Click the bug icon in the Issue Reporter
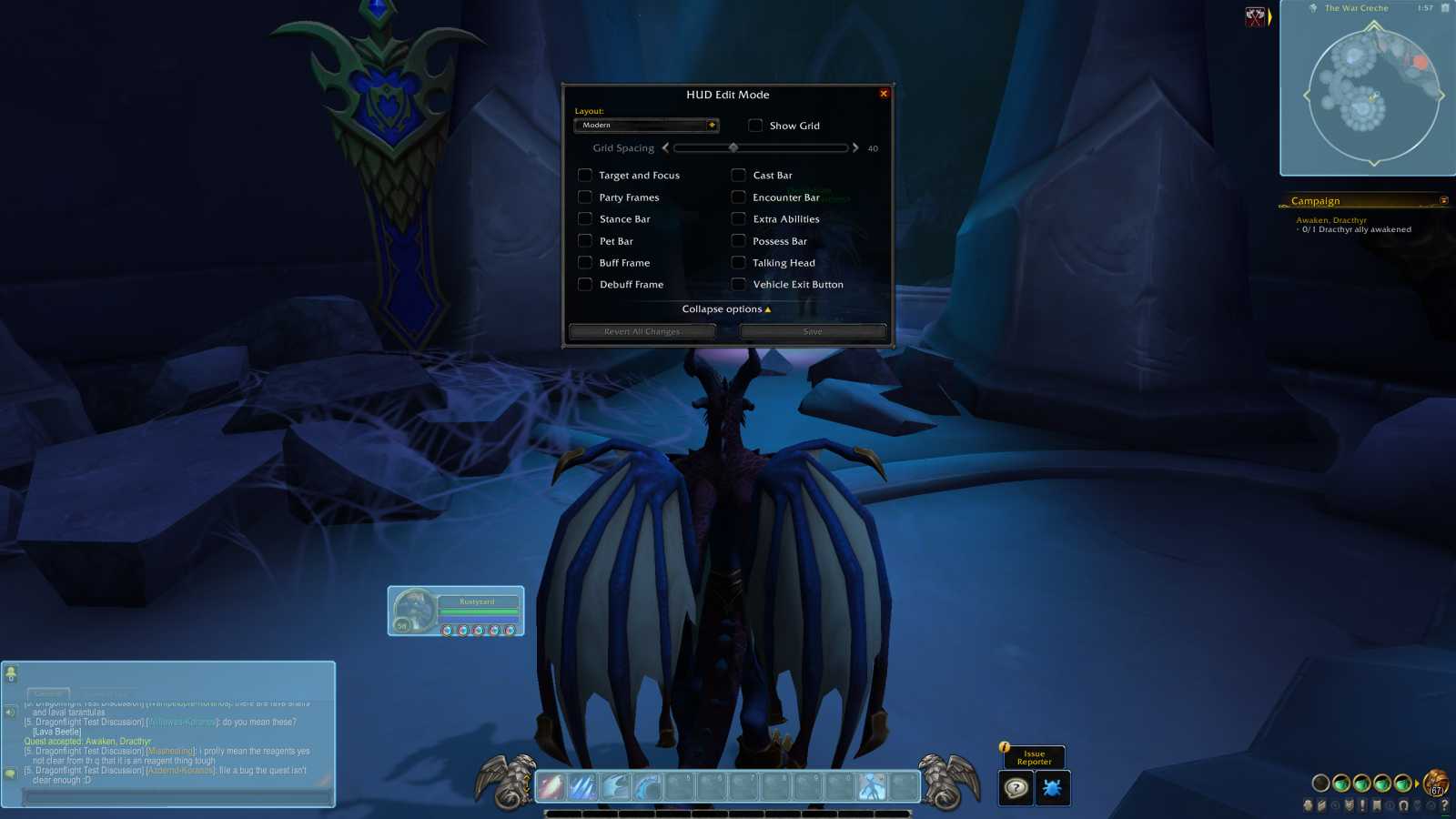1456x819 pixels. [1053, 789]
